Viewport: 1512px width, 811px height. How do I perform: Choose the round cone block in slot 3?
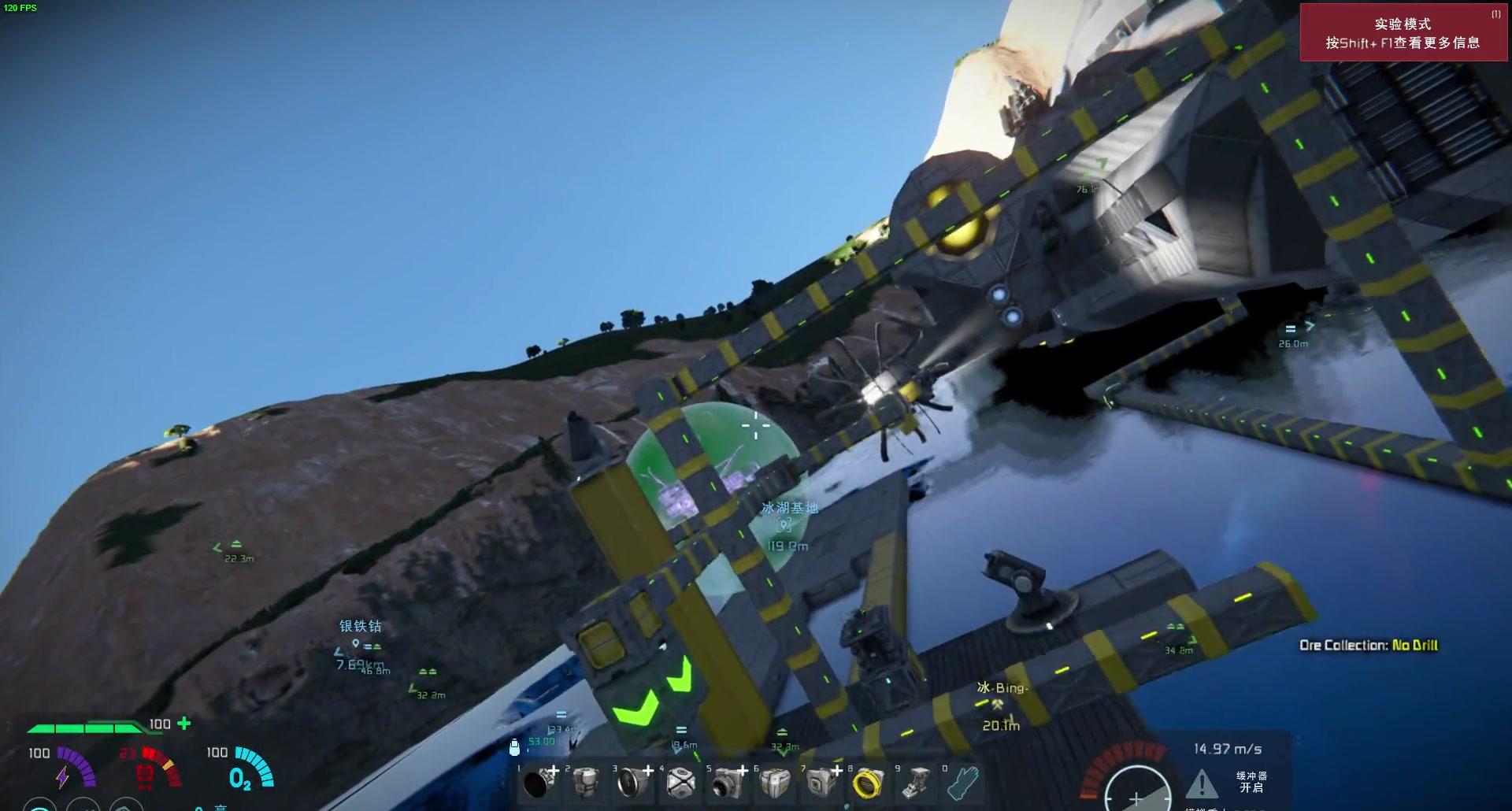coord(632,783)
